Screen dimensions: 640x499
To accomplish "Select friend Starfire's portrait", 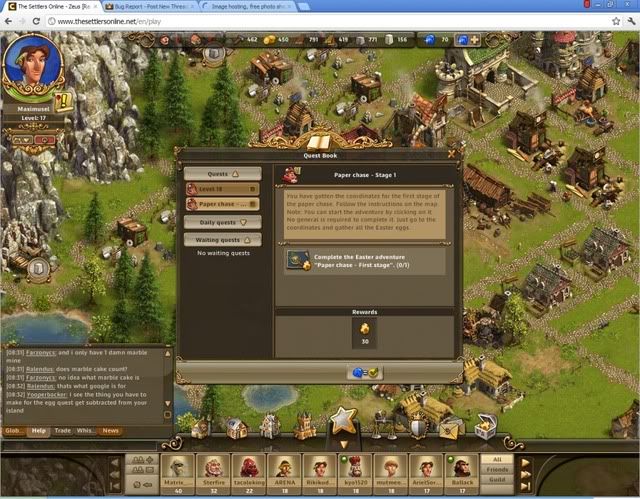I will click(212, 467).
